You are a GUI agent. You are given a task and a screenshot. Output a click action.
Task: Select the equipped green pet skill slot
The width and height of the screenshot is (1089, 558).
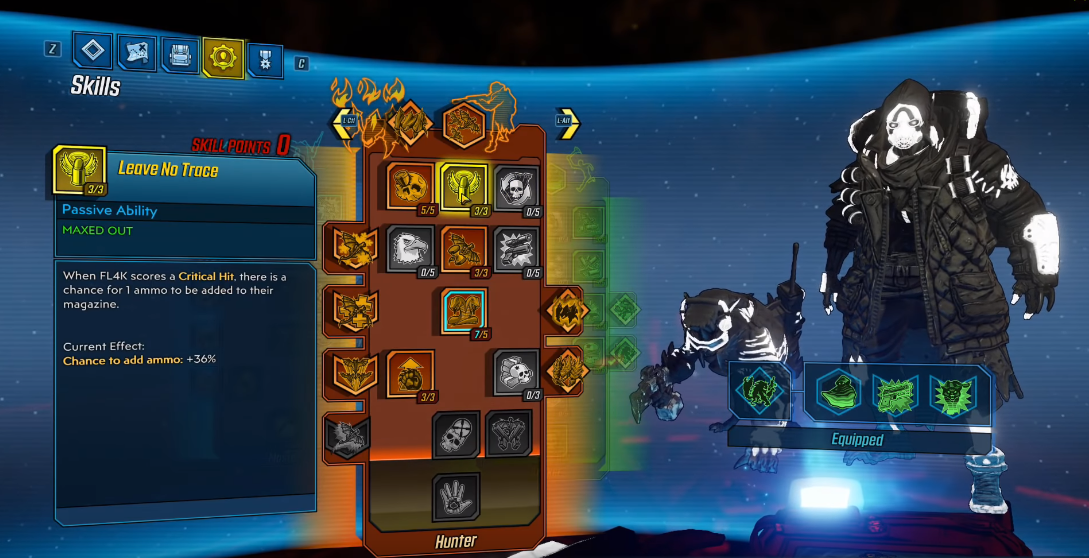point(758,388)
